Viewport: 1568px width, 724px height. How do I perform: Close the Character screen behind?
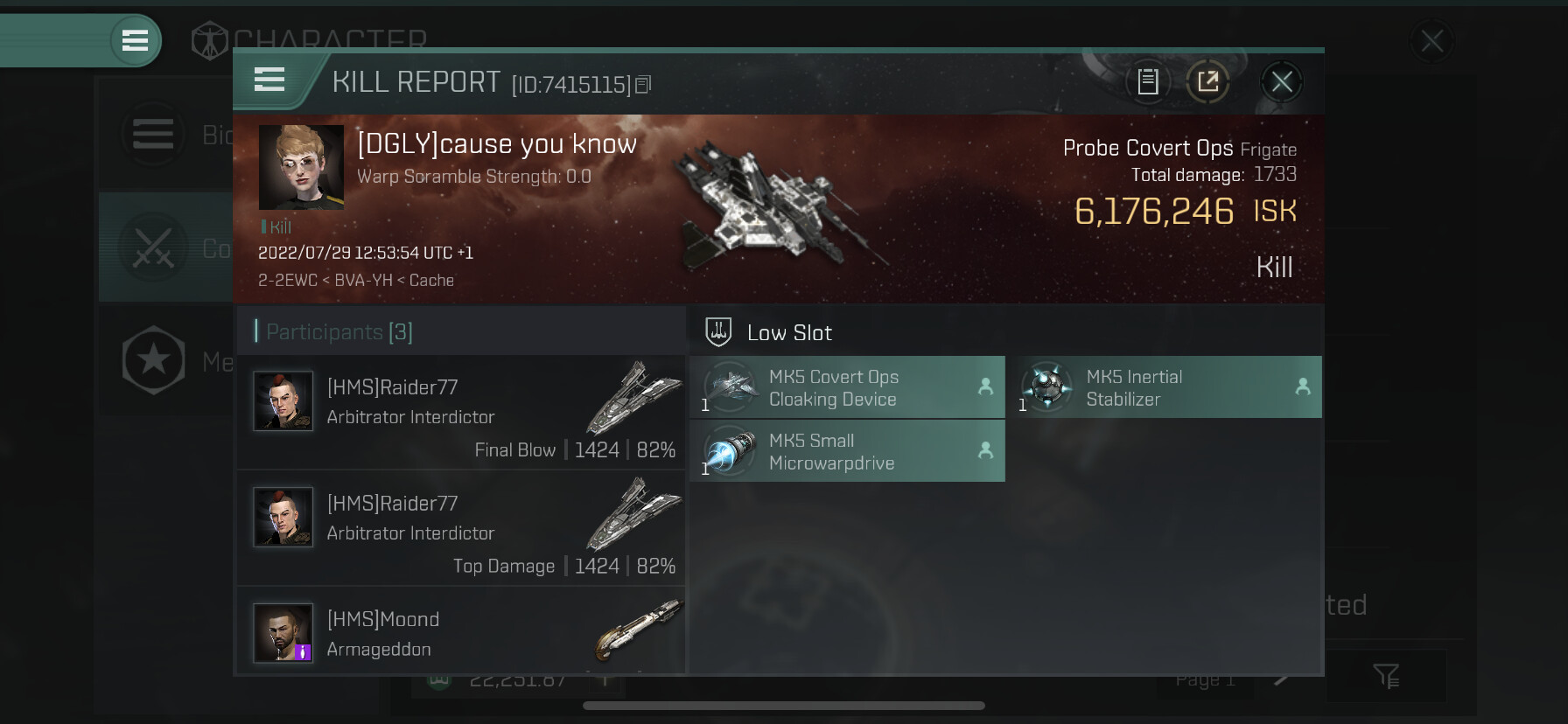[x=1431, y=40]
